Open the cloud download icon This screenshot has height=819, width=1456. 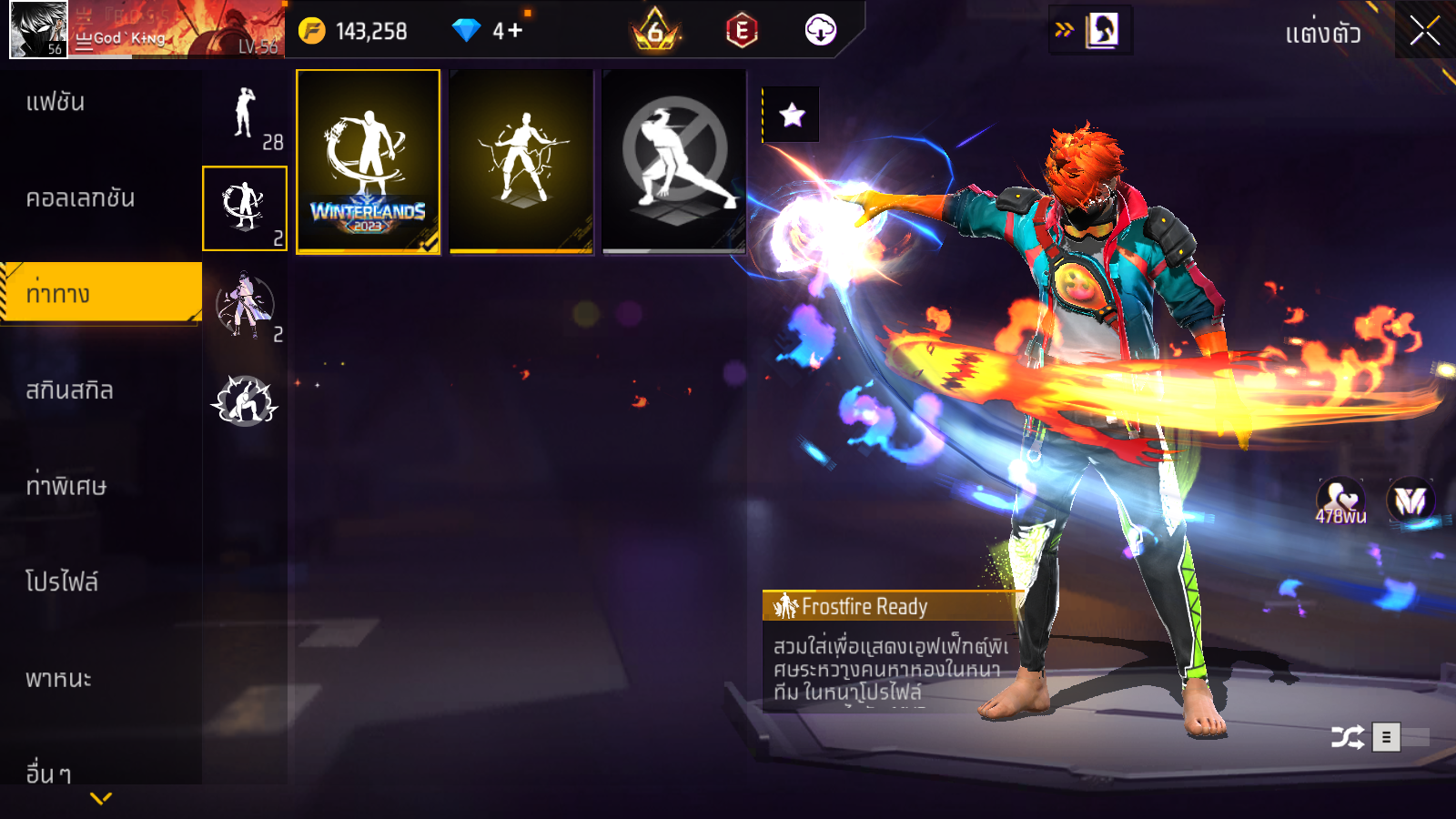point(821,30)
